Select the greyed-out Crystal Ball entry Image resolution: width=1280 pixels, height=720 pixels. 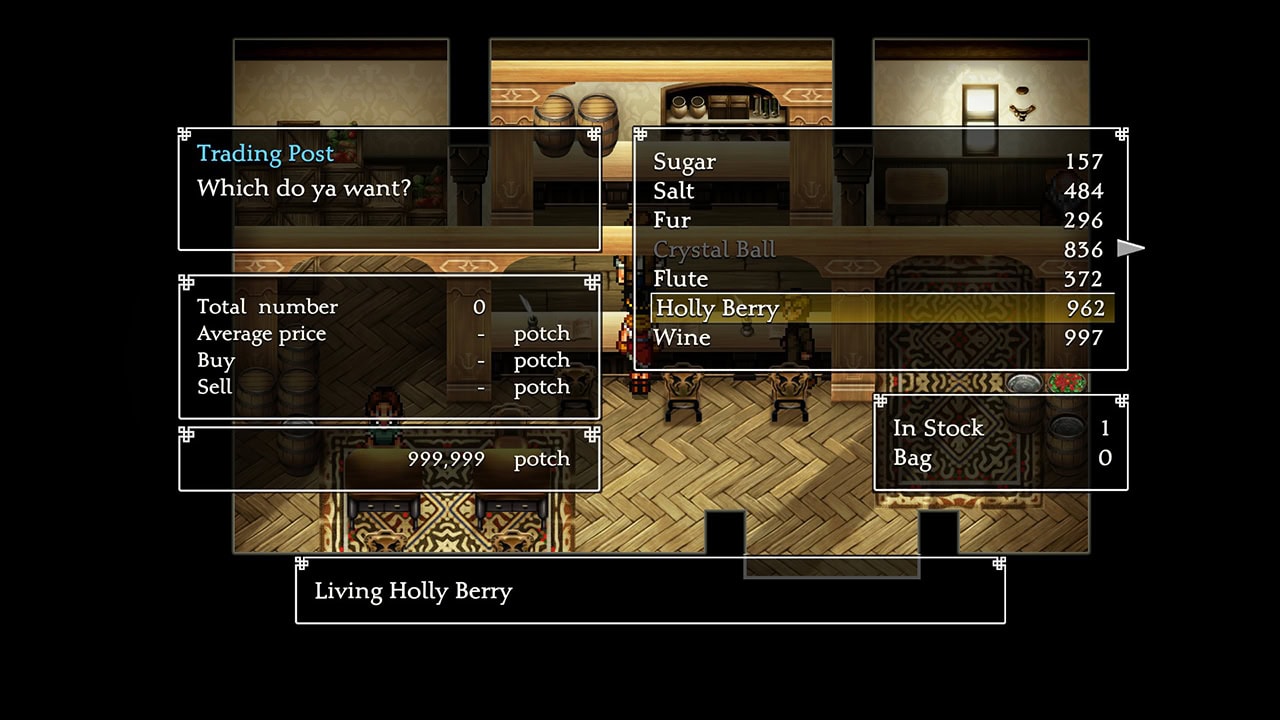[715, 250]
